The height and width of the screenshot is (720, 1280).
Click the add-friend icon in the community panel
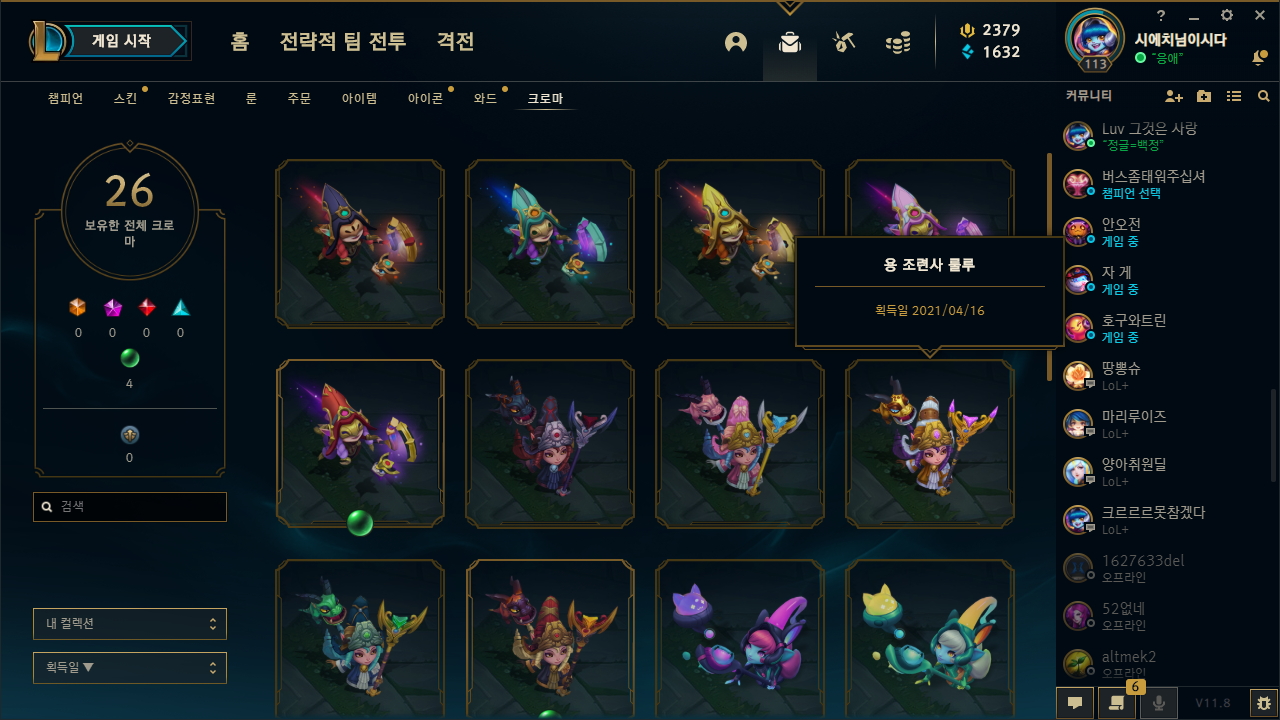pos(1175,96)
